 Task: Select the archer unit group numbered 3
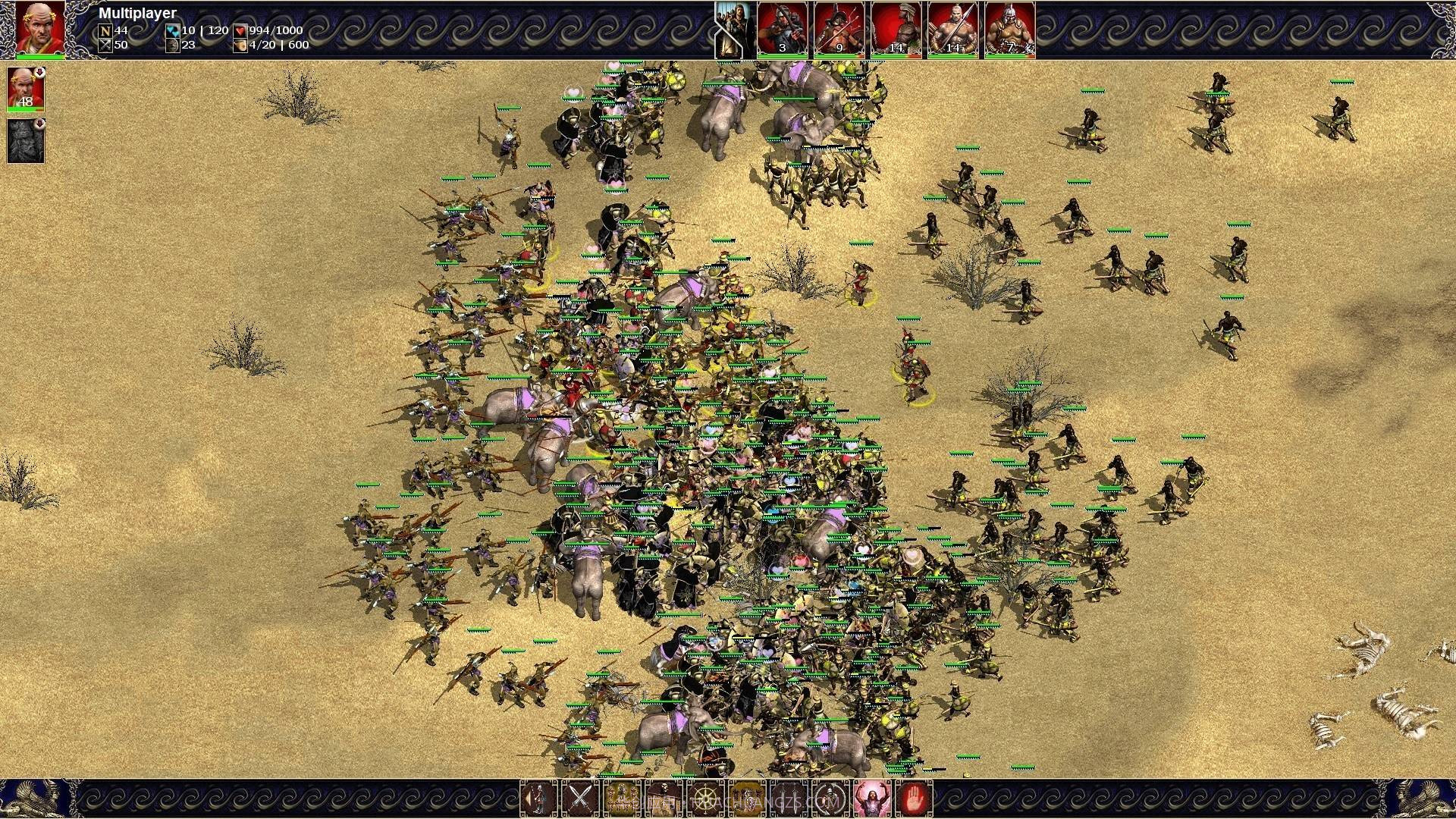(783, 30)
